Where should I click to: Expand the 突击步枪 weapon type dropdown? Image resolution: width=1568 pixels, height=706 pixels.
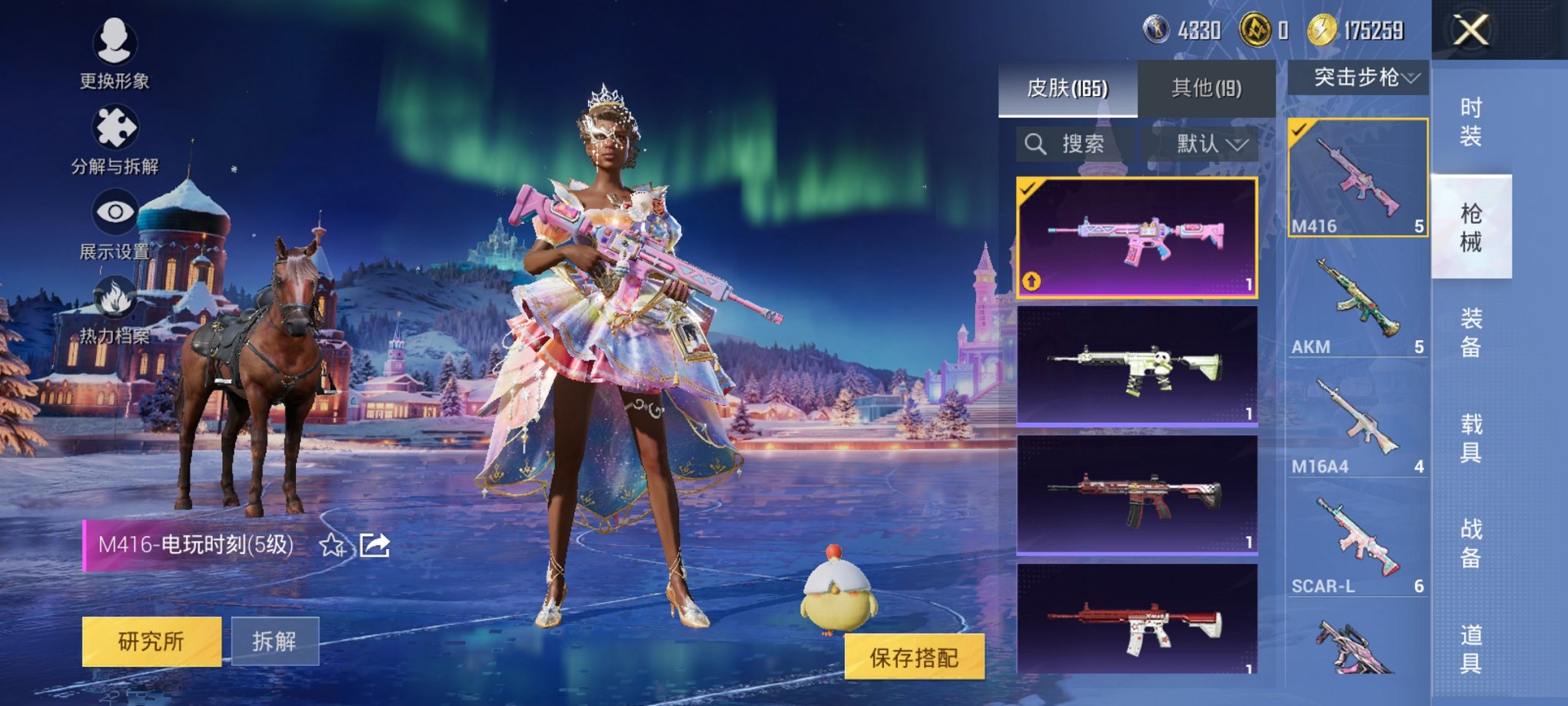coord(1359,78)
